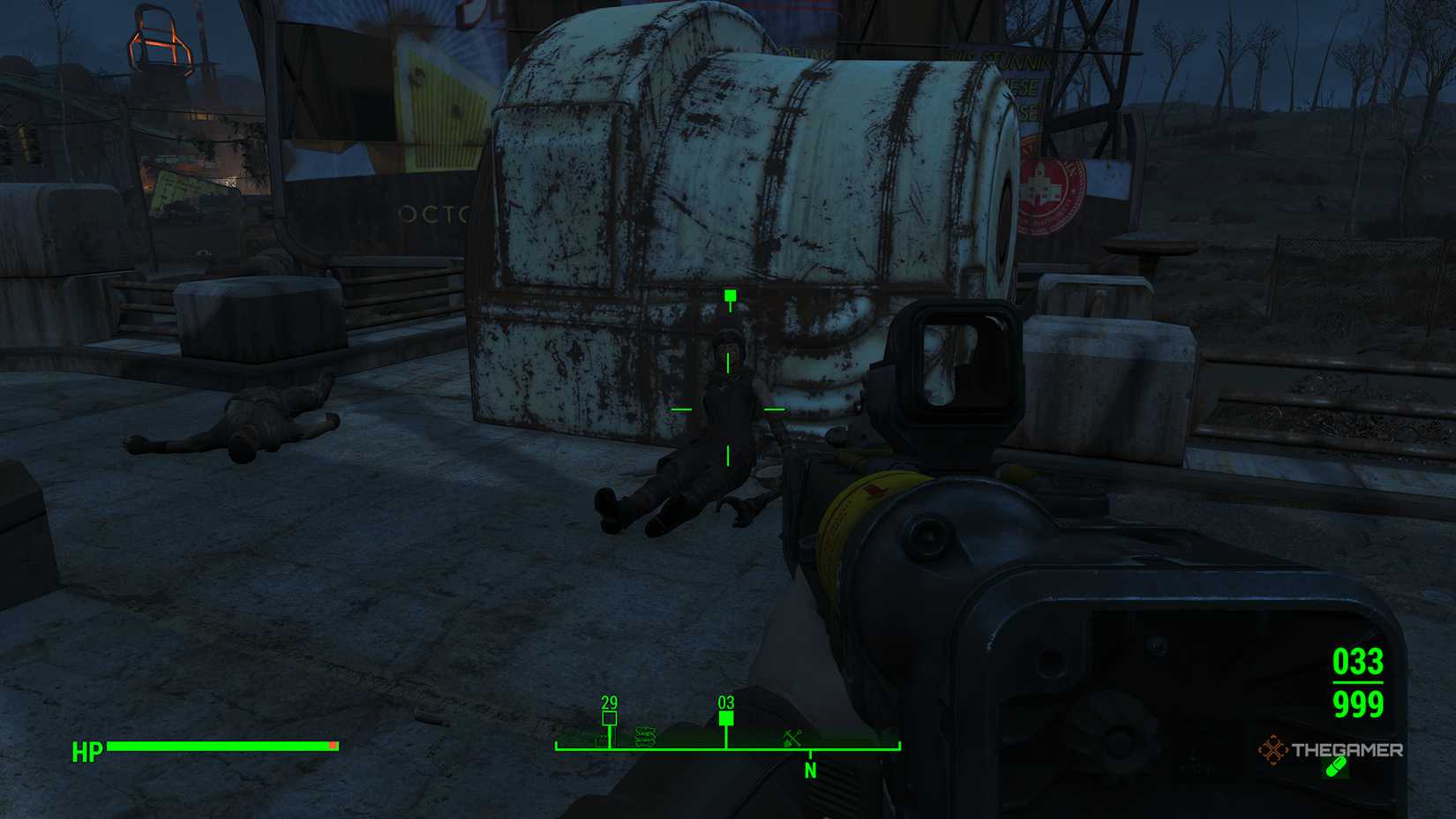Select the ruins location icon on the compass

(645, 737)
